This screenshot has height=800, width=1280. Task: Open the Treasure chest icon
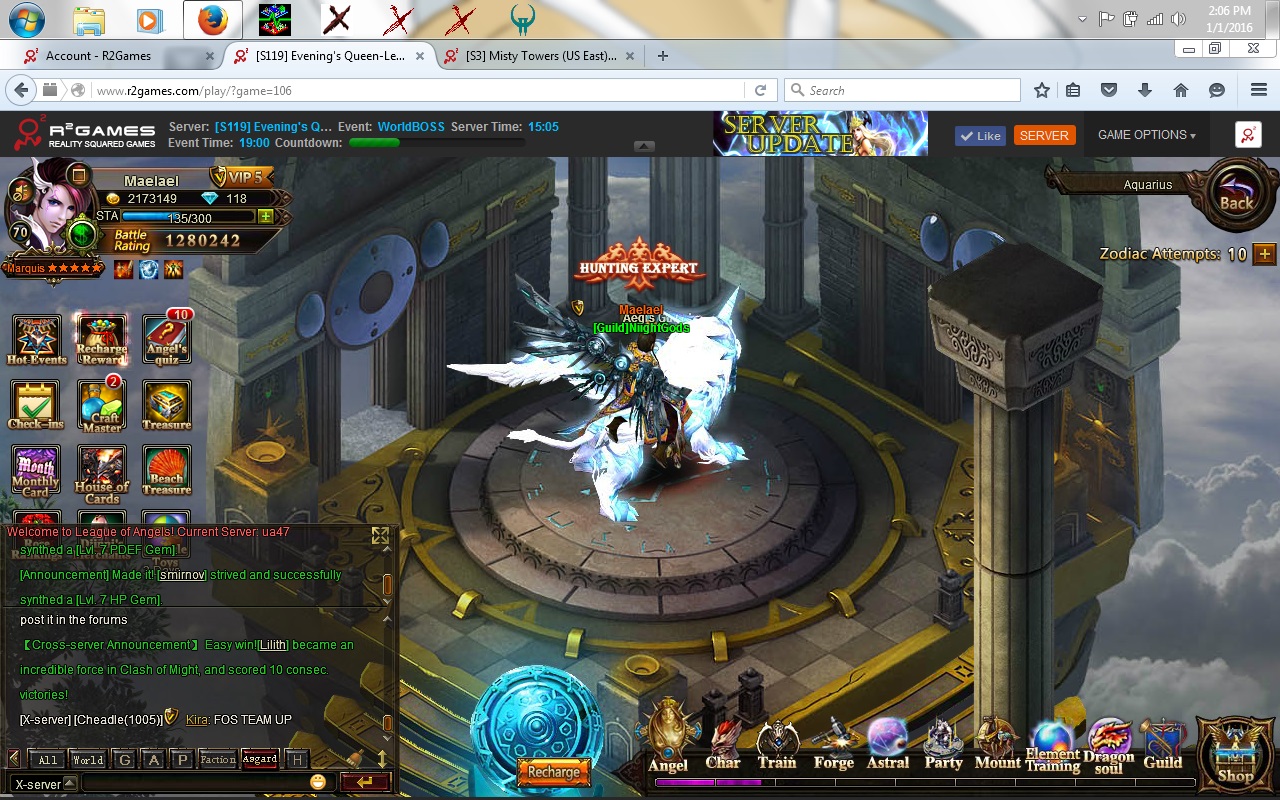click(166, 403)
